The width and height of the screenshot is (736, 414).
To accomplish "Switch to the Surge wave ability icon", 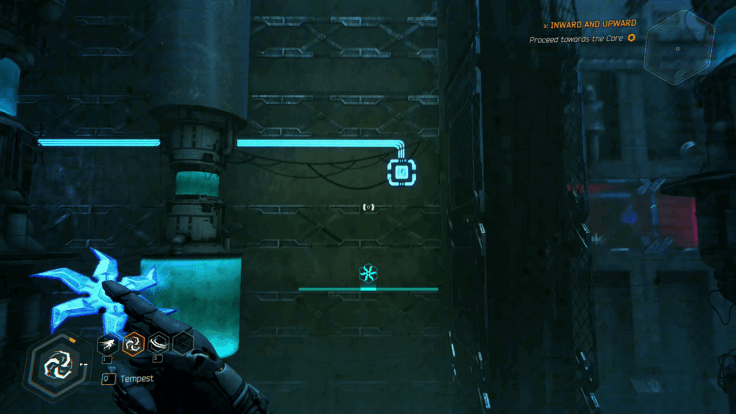I will (x=157, y=344).
